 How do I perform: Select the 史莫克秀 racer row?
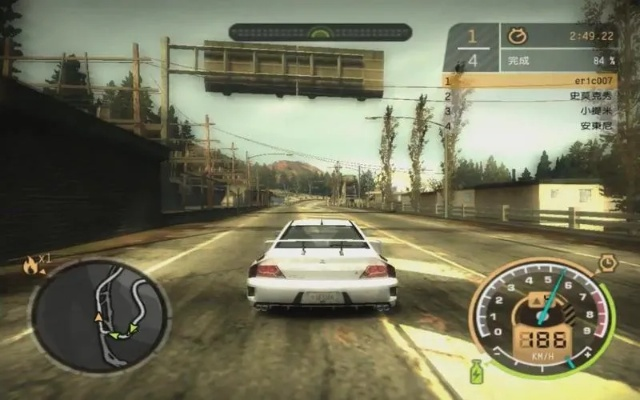(531, 96)
